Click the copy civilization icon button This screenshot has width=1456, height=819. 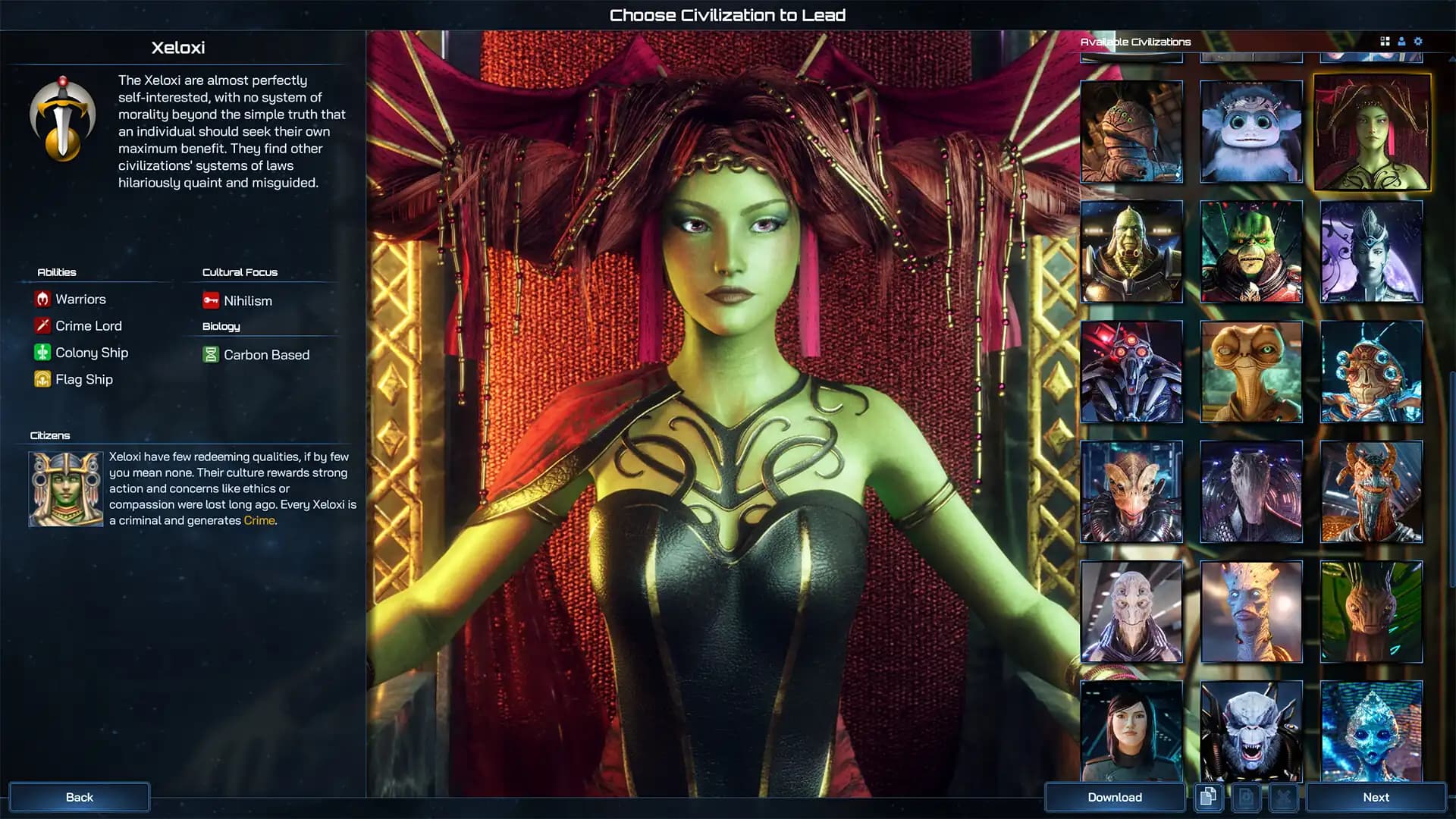[1208, 797]
